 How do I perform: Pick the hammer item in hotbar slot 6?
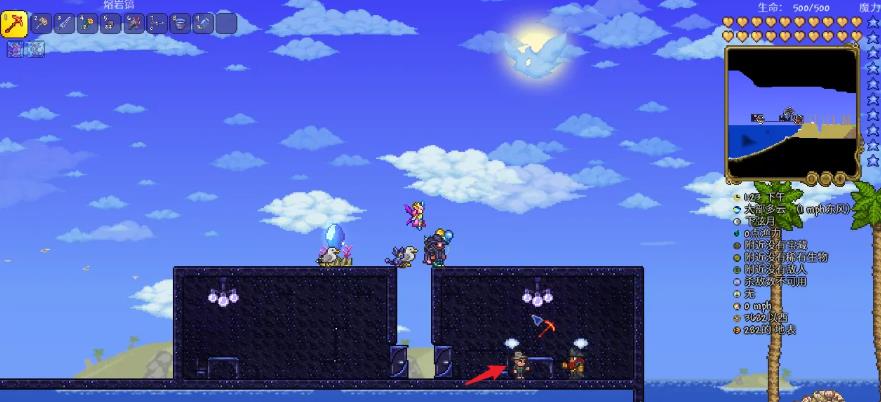(134, 23)
